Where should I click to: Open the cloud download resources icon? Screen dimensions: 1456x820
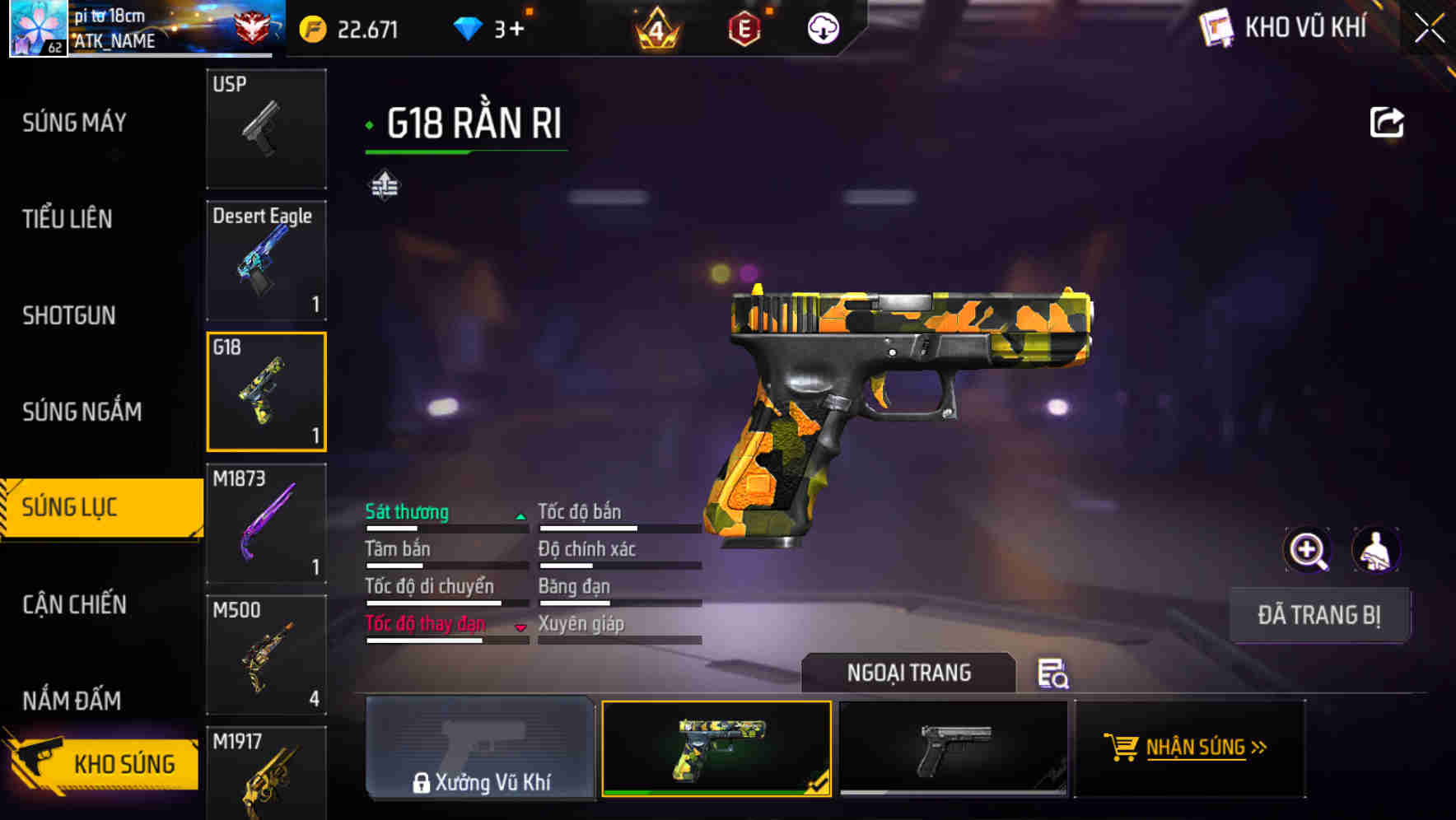[x=823, y=30]
